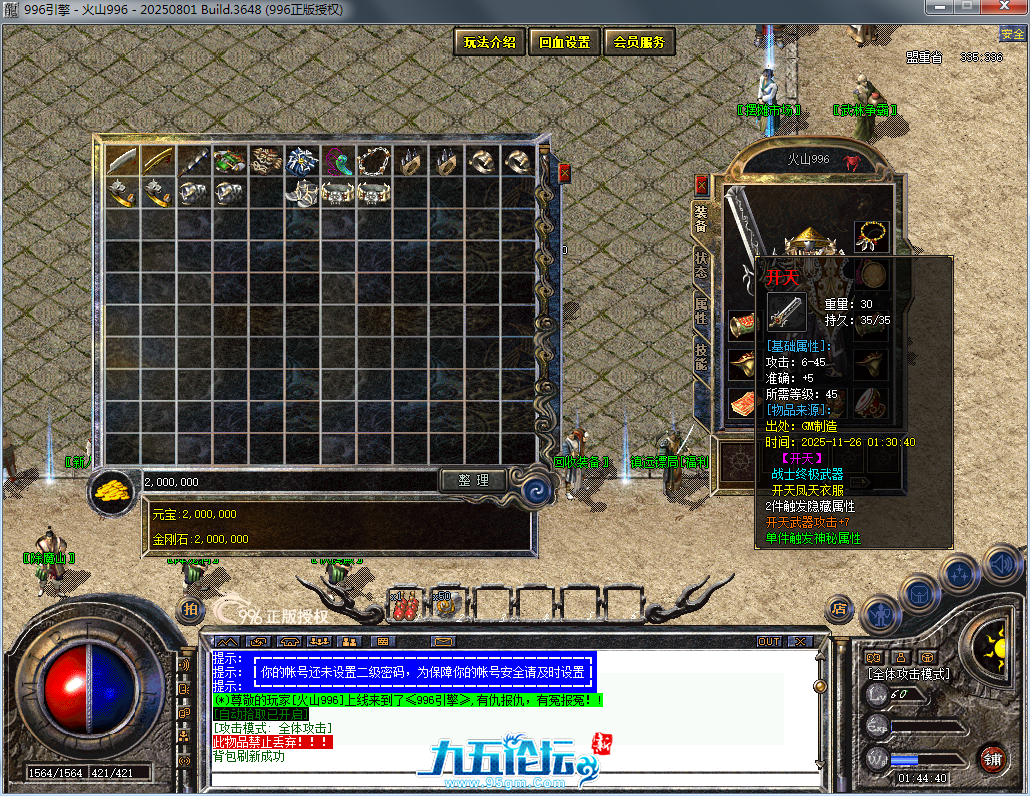This screenshot has height=796, width=1030.
Task: Click the OUT button on chat bar
Action: [768, 641]
